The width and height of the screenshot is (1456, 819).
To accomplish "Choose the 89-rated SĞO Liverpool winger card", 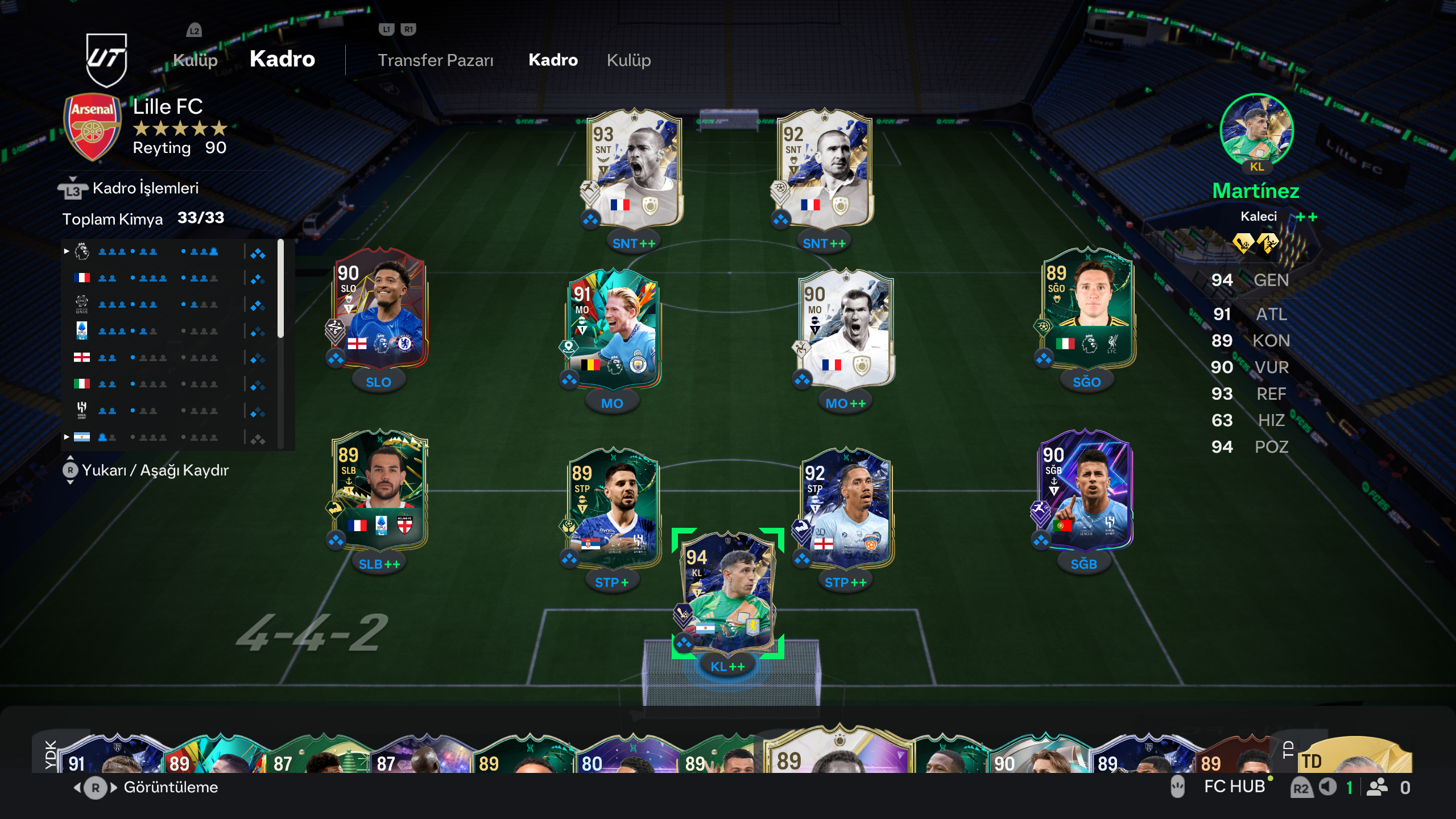I will tap(1087, 311).
